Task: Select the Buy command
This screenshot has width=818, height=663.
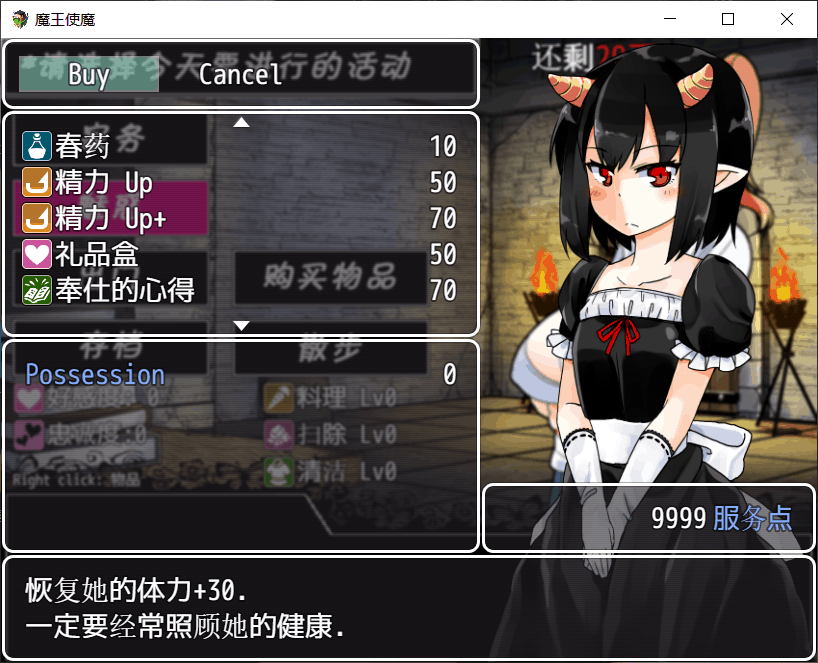Action: point(89,74)
